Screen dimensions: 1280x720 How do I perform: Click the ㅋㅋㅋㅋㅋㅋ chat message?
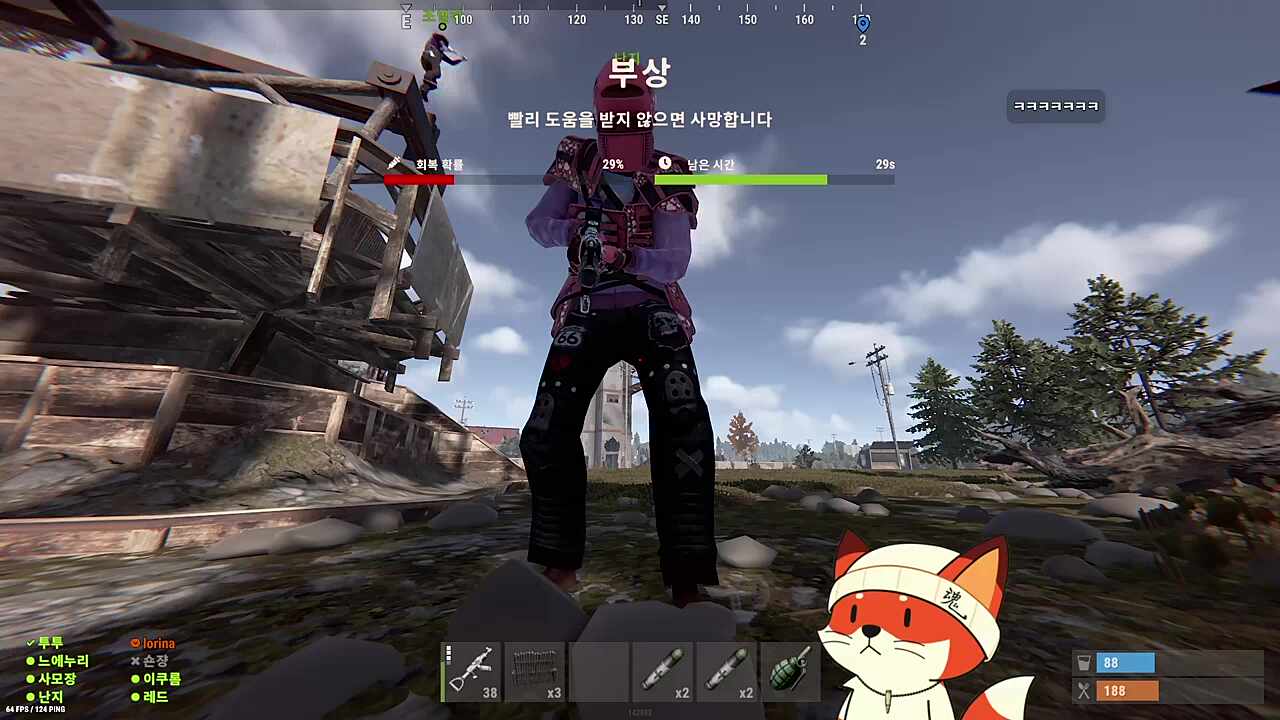(1055, 106)
